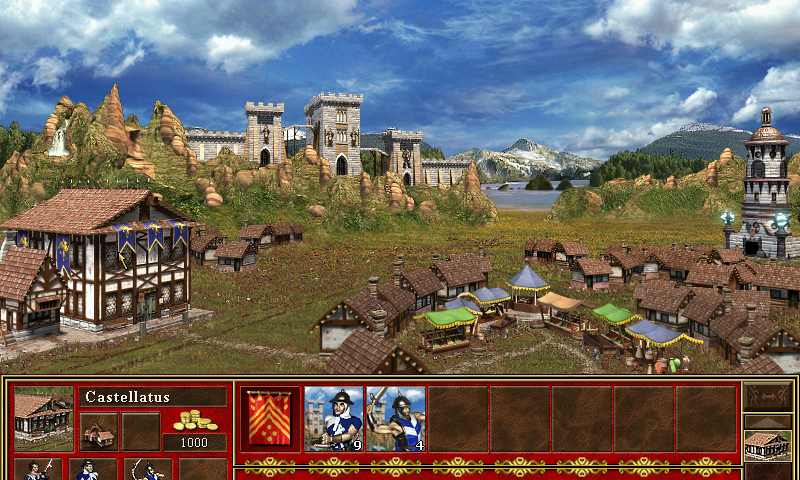Select the garrison troop stack of 9
This screenshot has height=480, width=800.
pyautogui.click(x=334, y=419)
